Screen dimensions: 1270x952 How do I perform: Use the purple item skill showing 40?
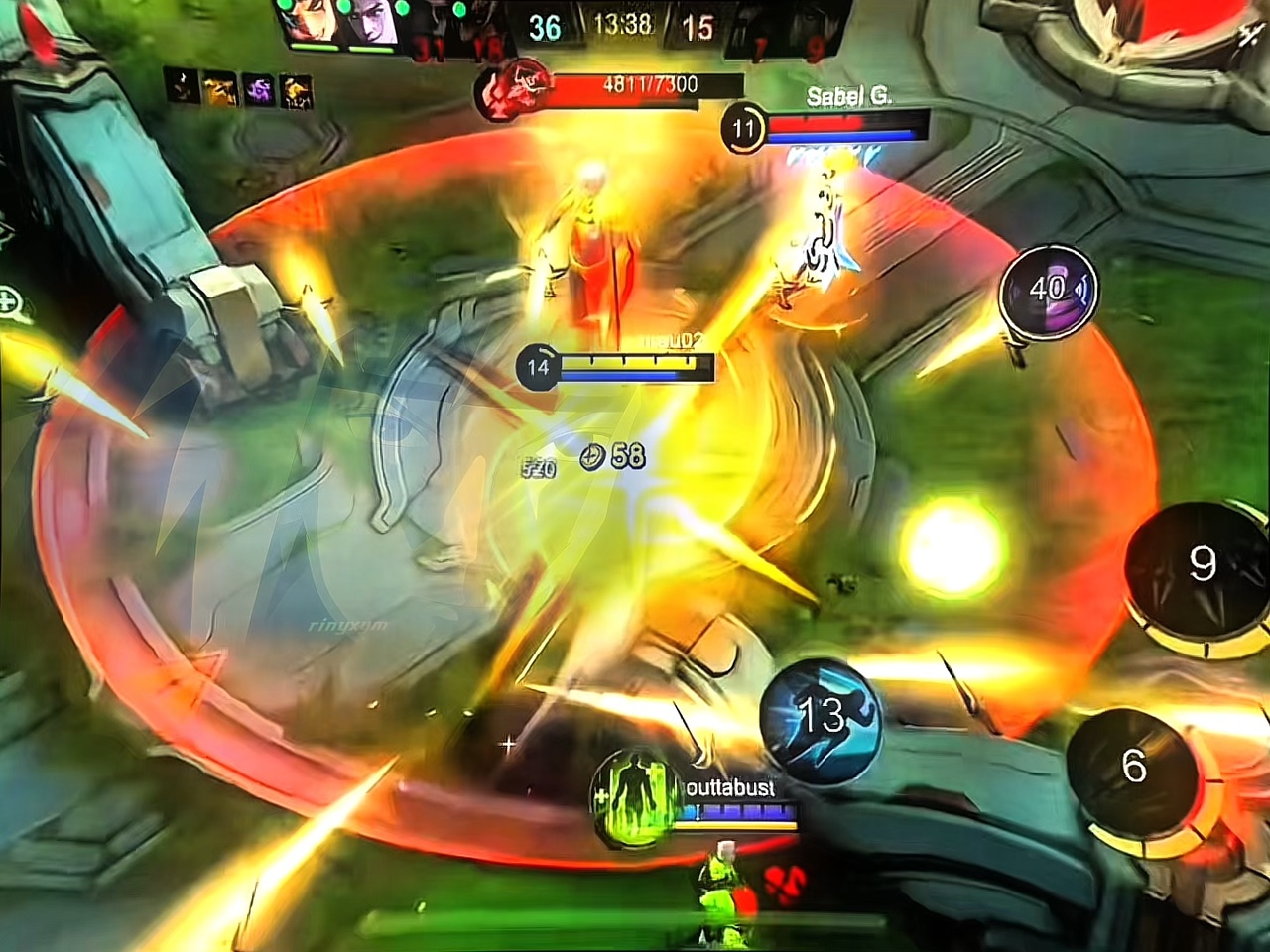point(1048,291)
